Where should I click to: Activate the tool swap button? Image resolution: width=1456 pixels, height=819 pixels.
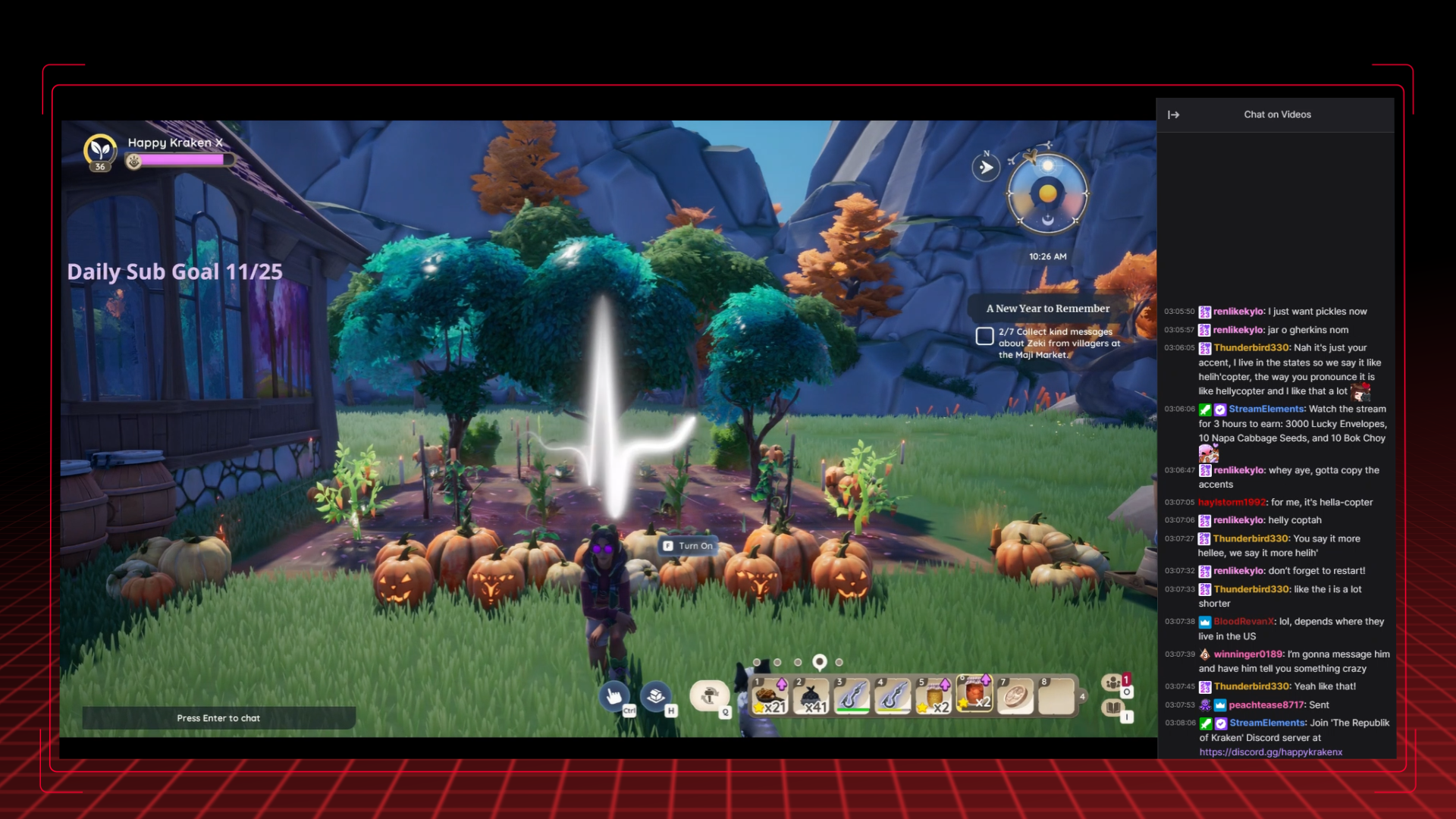(710, 696)
